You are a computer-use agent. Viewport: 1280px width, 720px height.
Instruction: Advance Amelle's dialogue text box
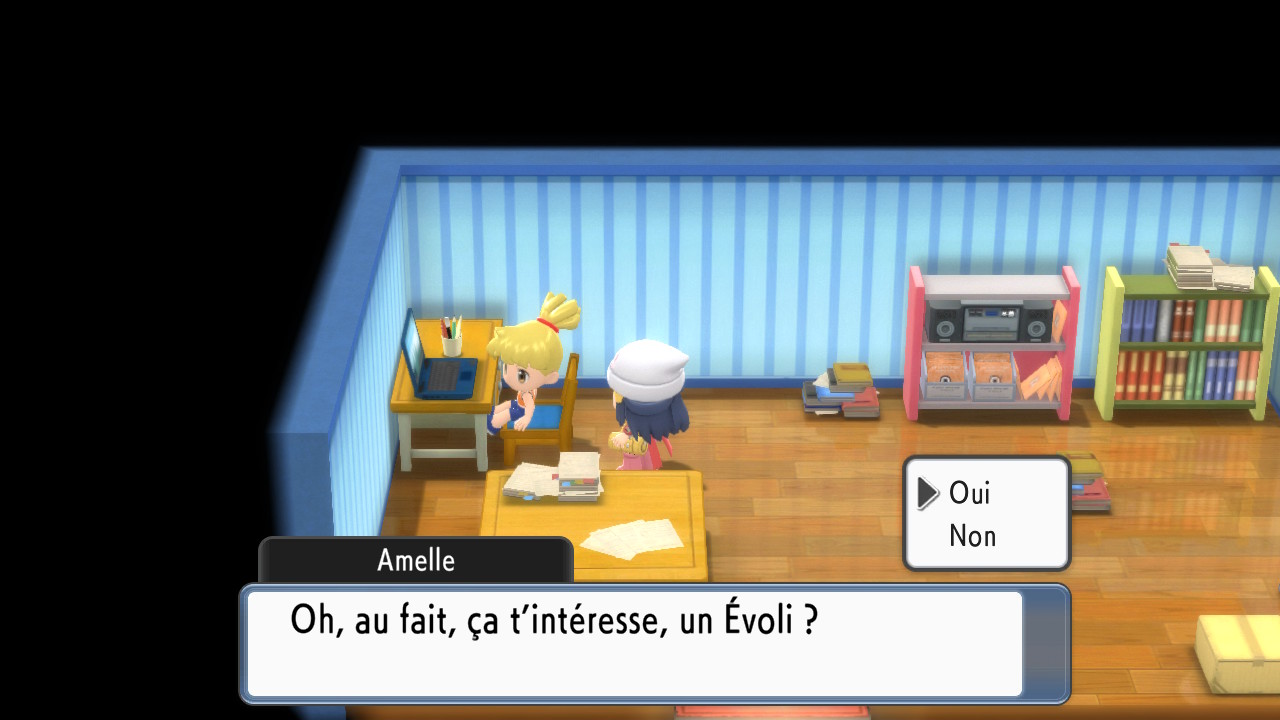coord(634,643)
